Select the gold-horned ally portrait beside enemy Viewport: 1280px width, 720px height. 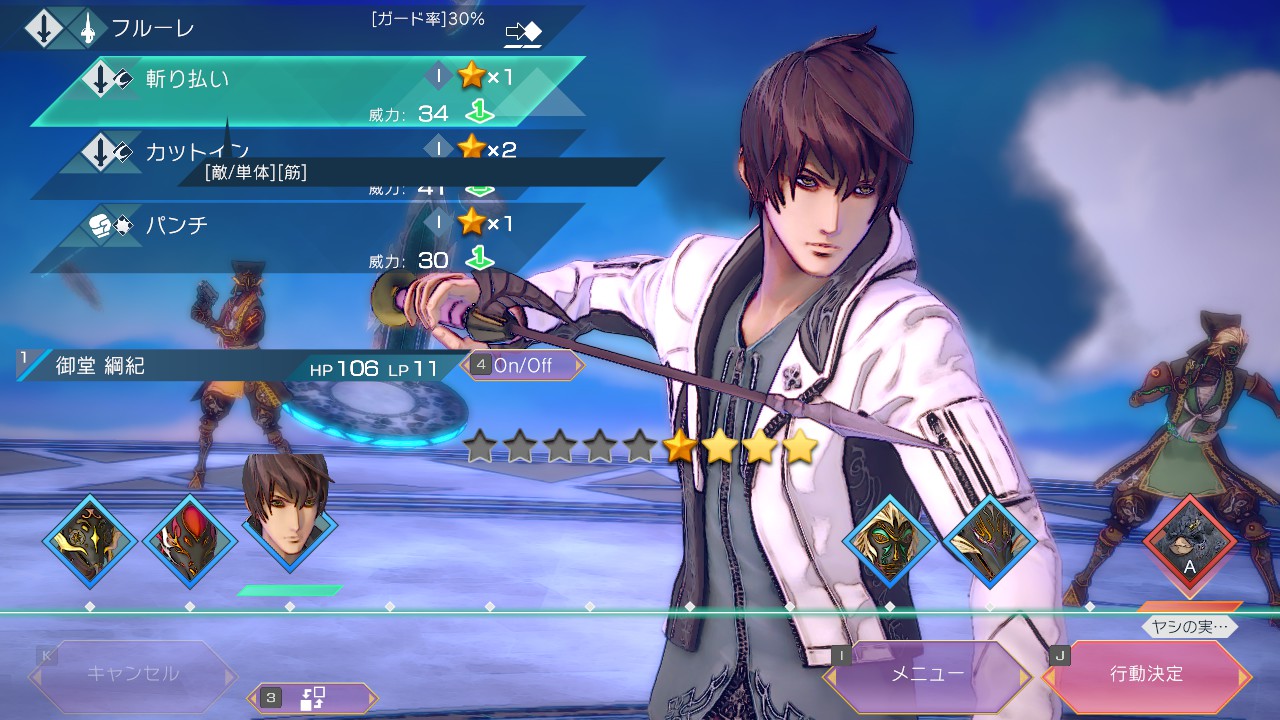pyautogui.click(x=990, y=542)
